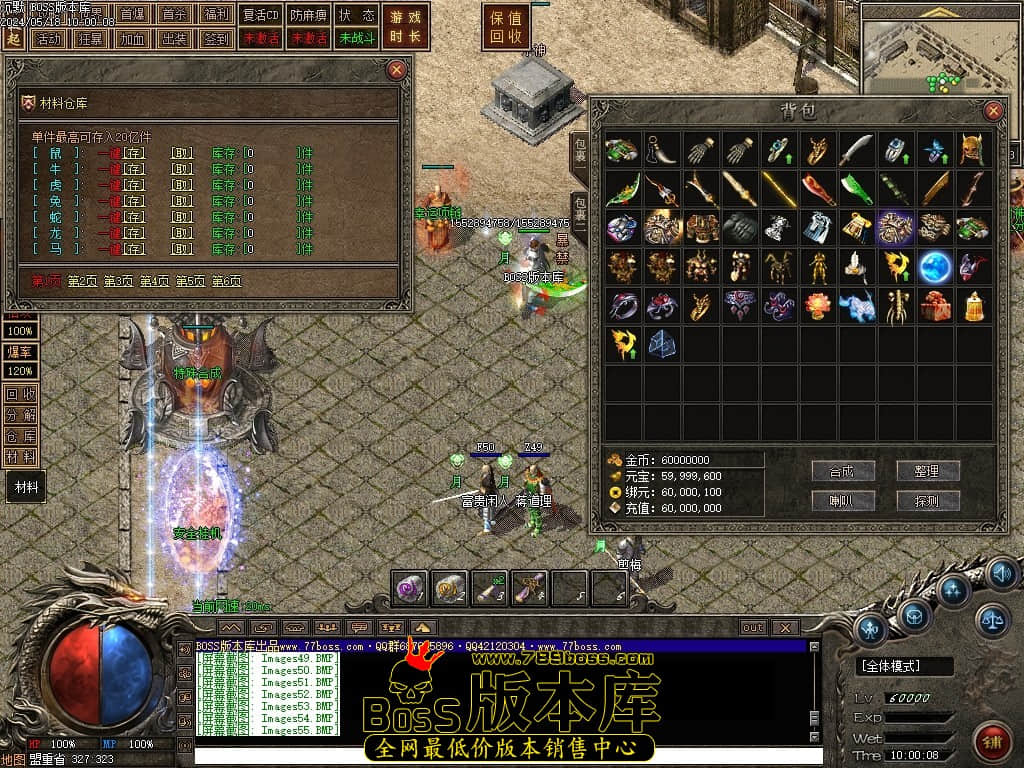
Task: Select the blue glowing orb in the backpack
Action: pos(935,266)
